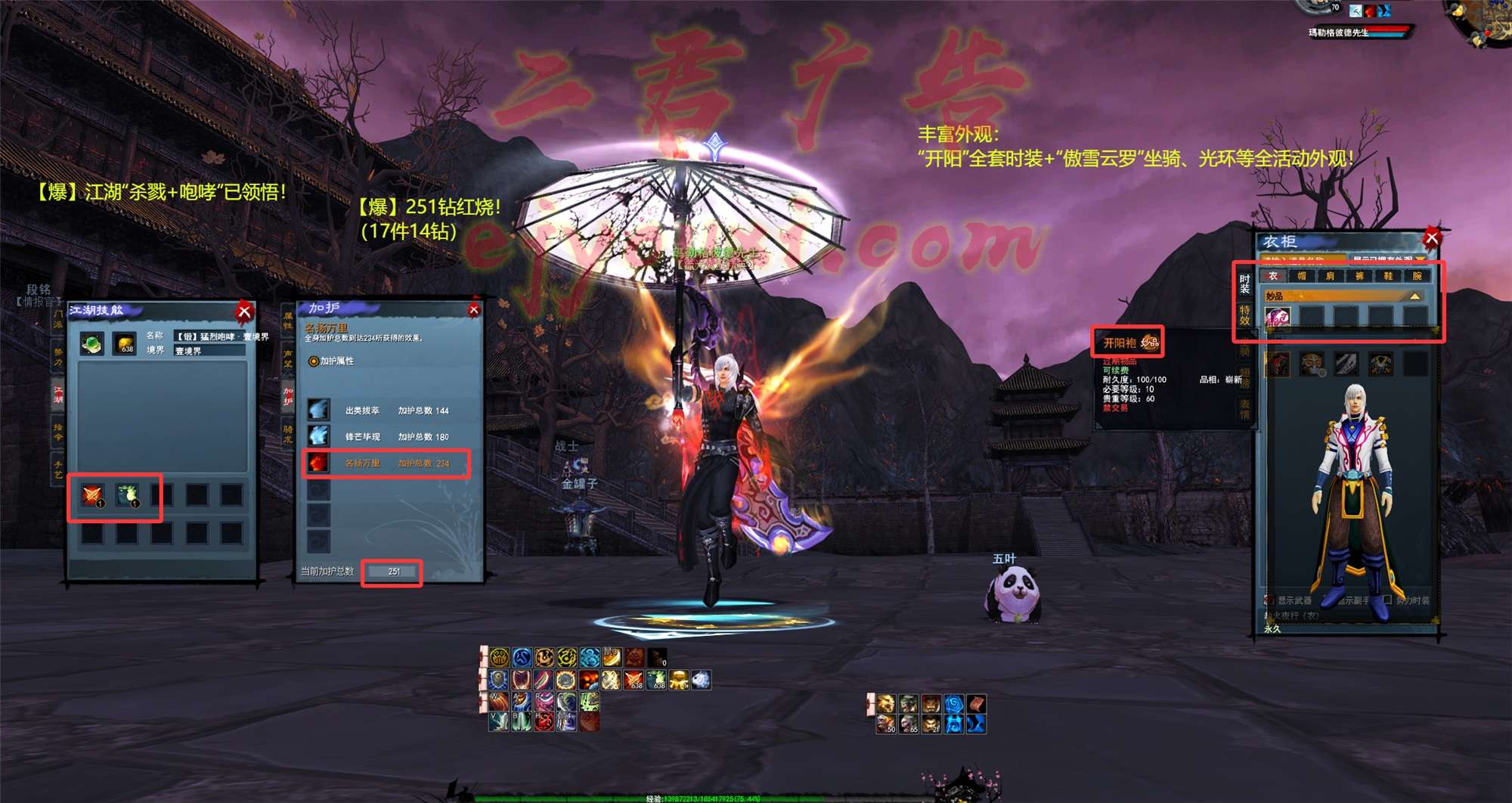Select the 出类拔萃 blessing row

point(386,411)
